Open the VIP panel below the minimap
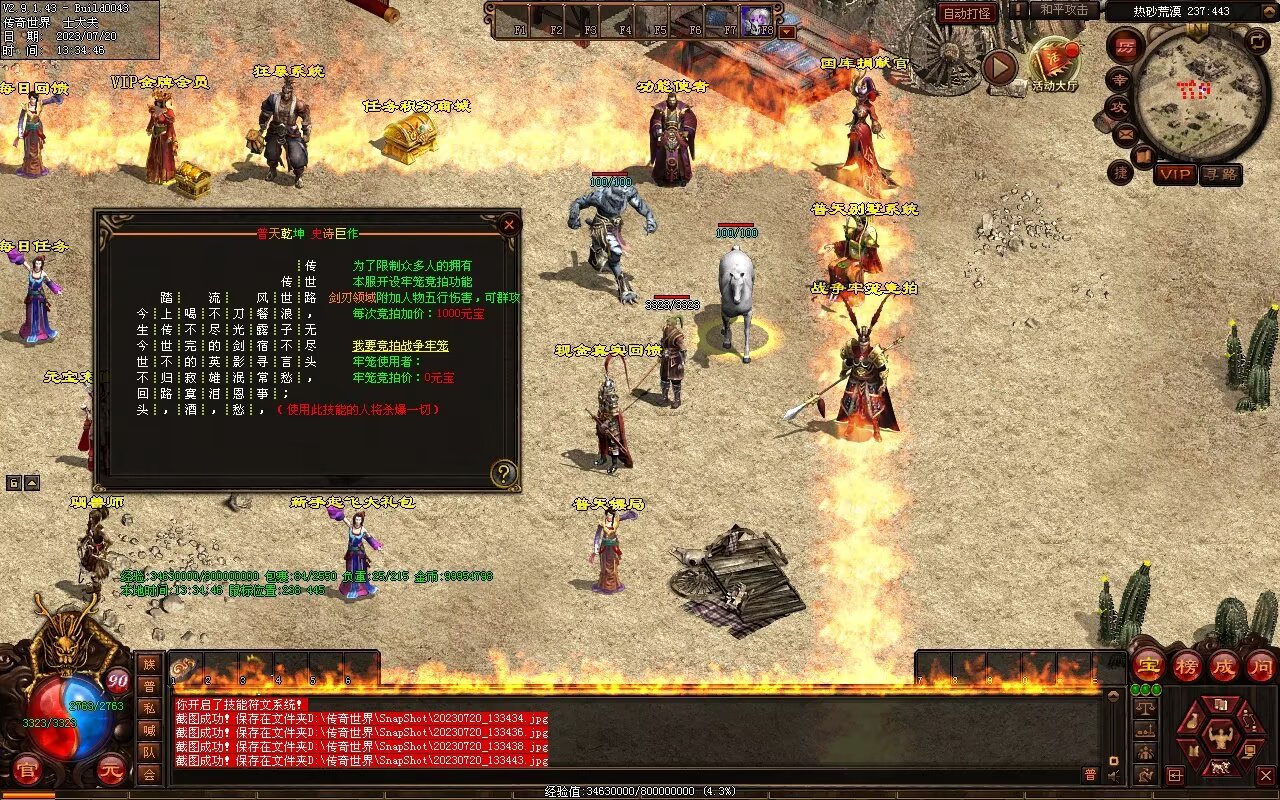Image resolution: width=1280 pixels, height=800 pixels. 1175,174
